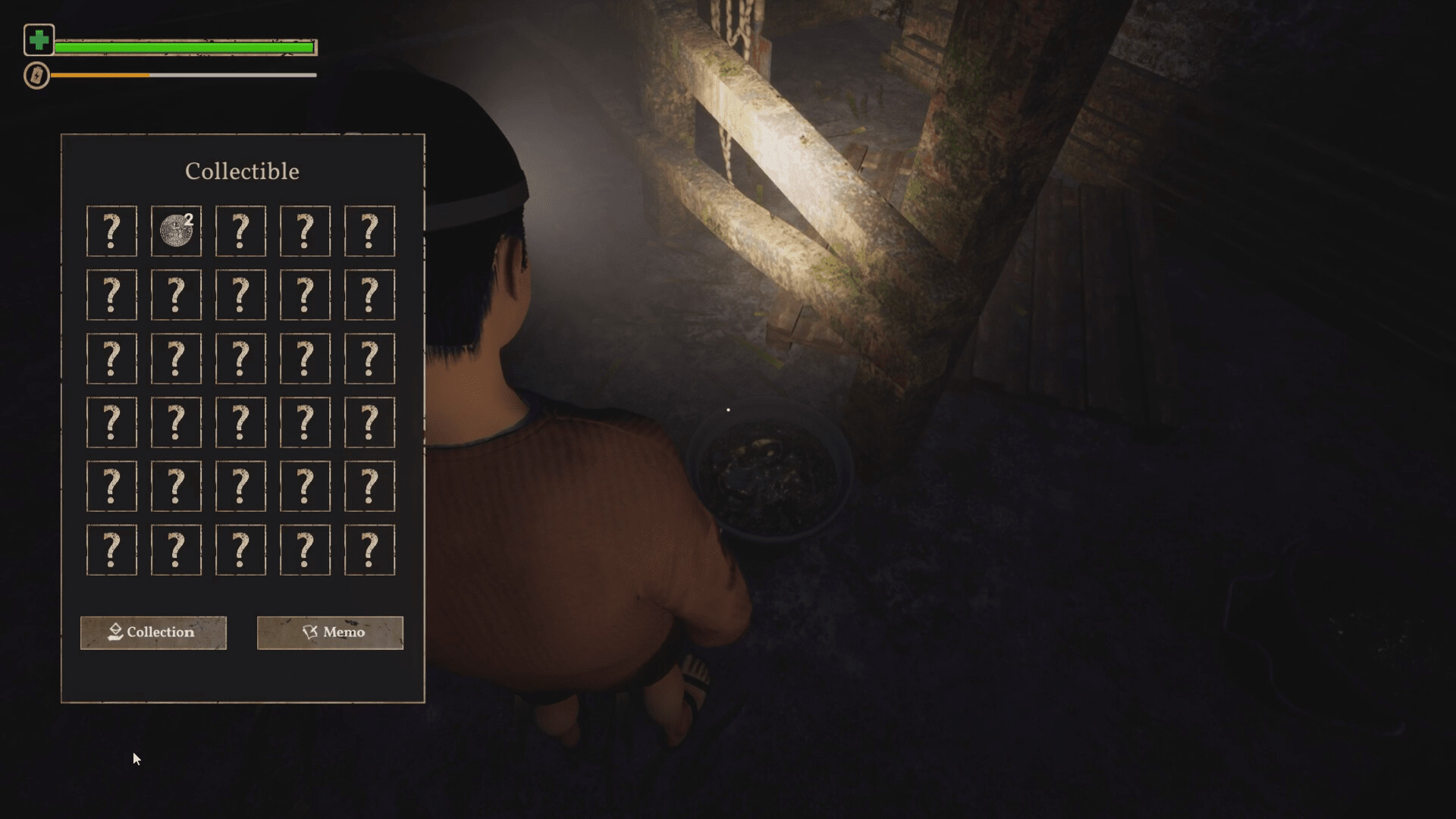Click the green health progress bar

click(x=186, y=46)
